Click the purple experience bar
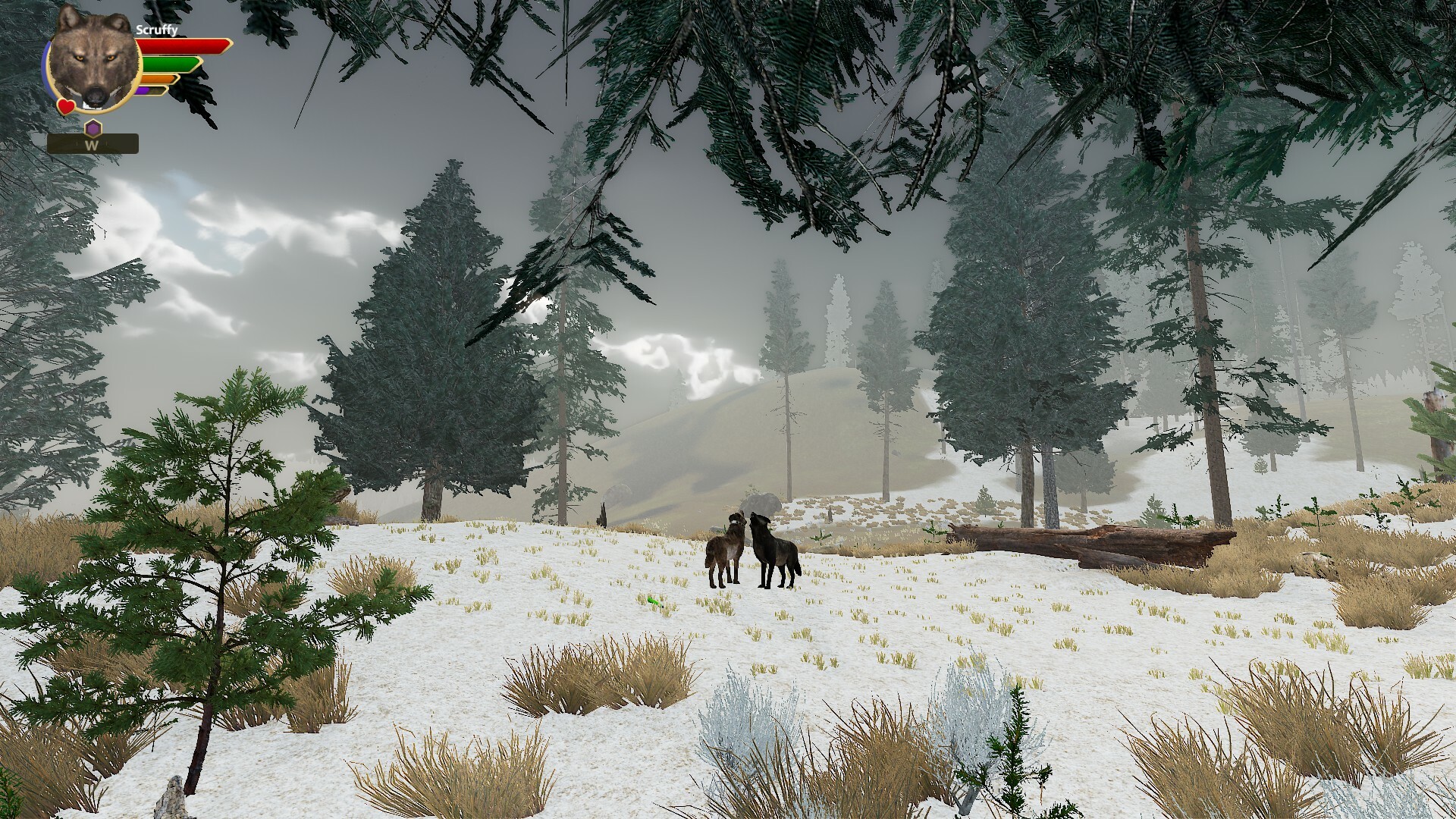 pos(143,90)
